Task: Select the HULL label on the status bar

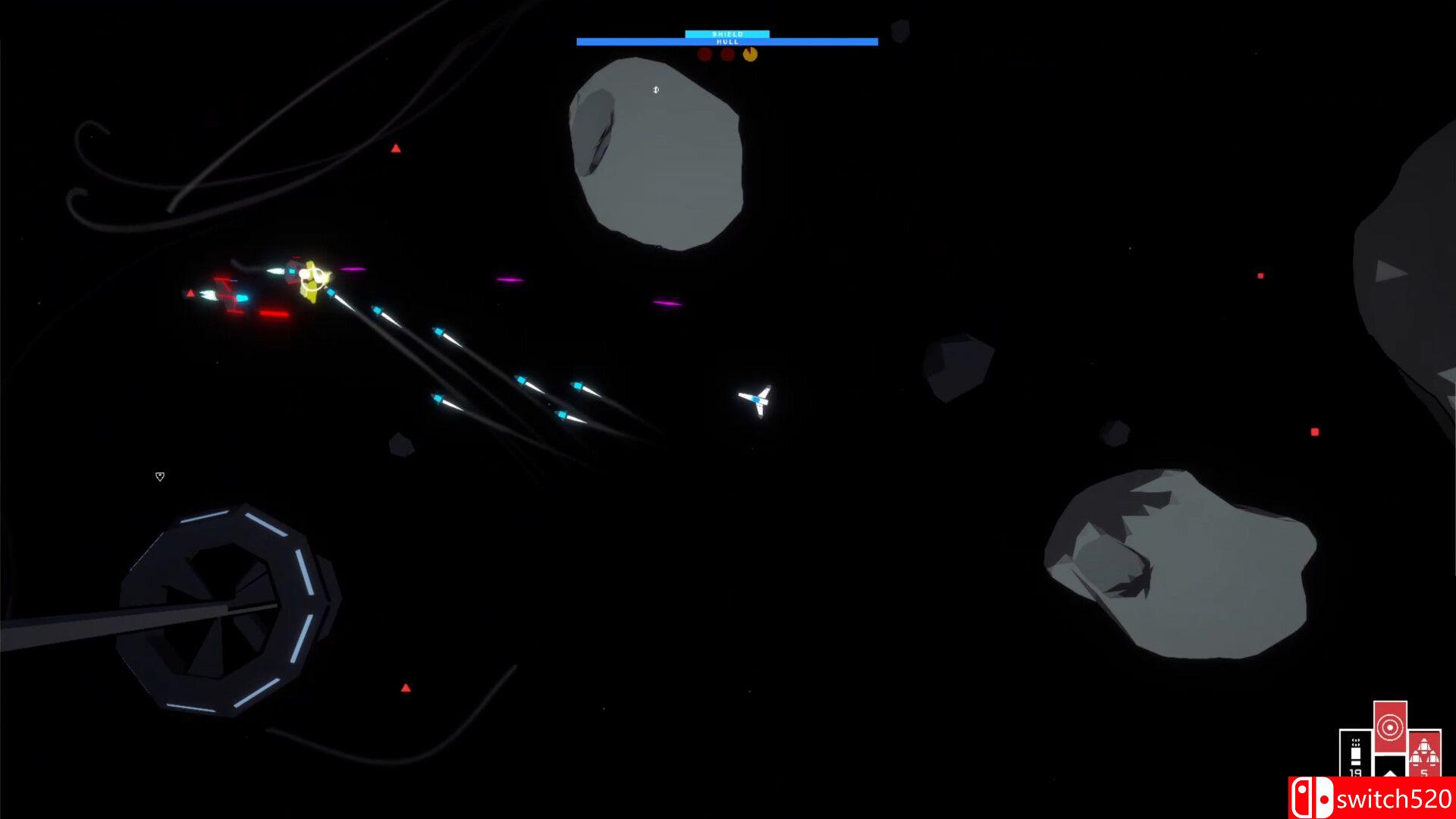Action: (x=726, y=43)
